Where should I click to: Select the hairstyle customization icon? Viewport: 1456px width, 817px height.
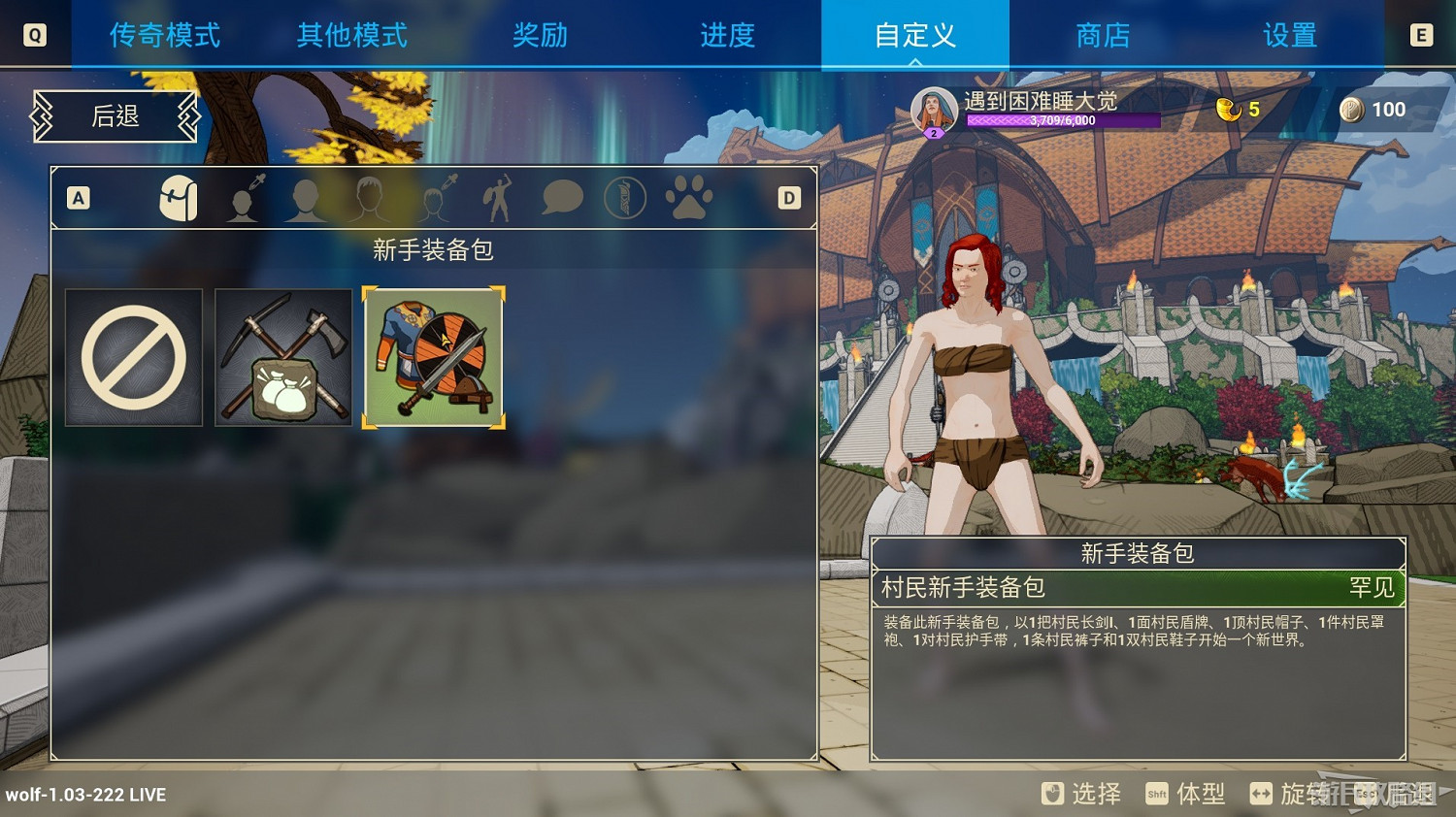[367, 197]
